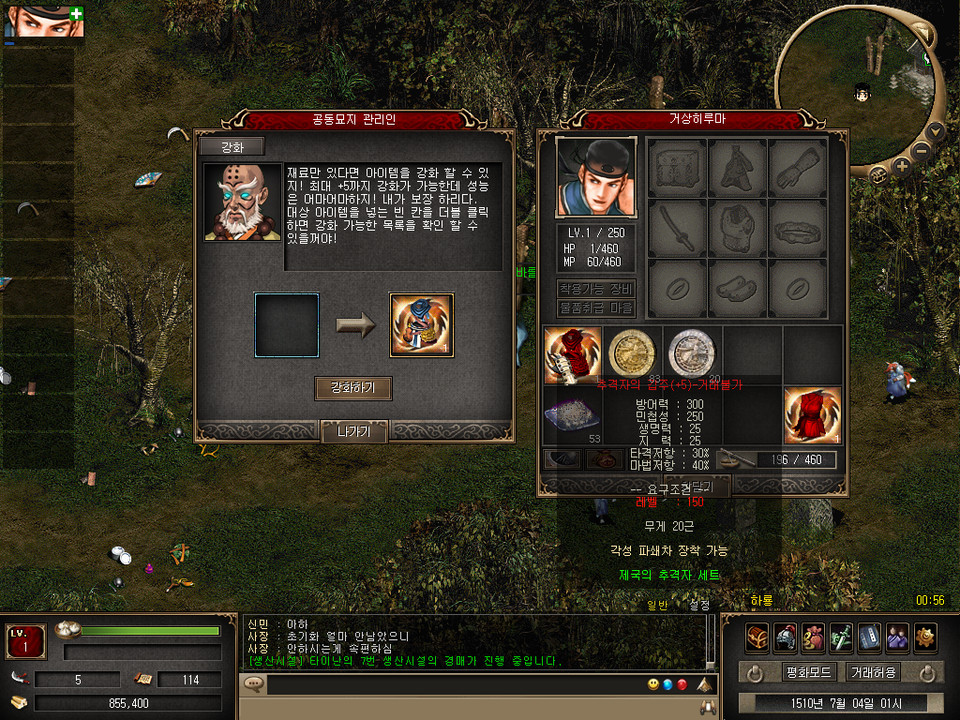Open the 강화 tab
This screenshot has height=720, width=960.
tap(231, 146)
